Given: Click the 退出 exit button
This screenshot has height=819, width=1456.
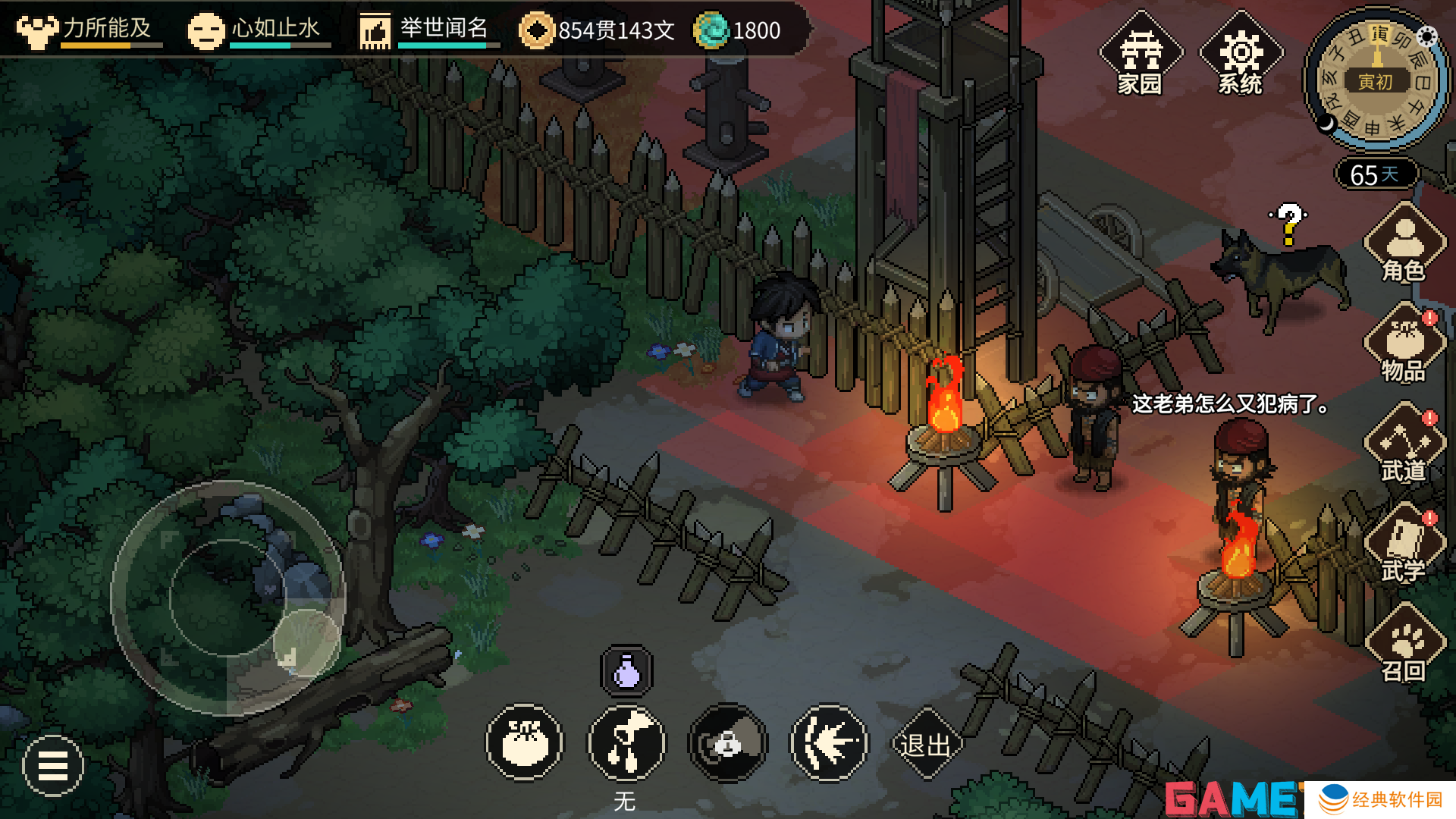Looking at the screenshot, I should 925,745.
